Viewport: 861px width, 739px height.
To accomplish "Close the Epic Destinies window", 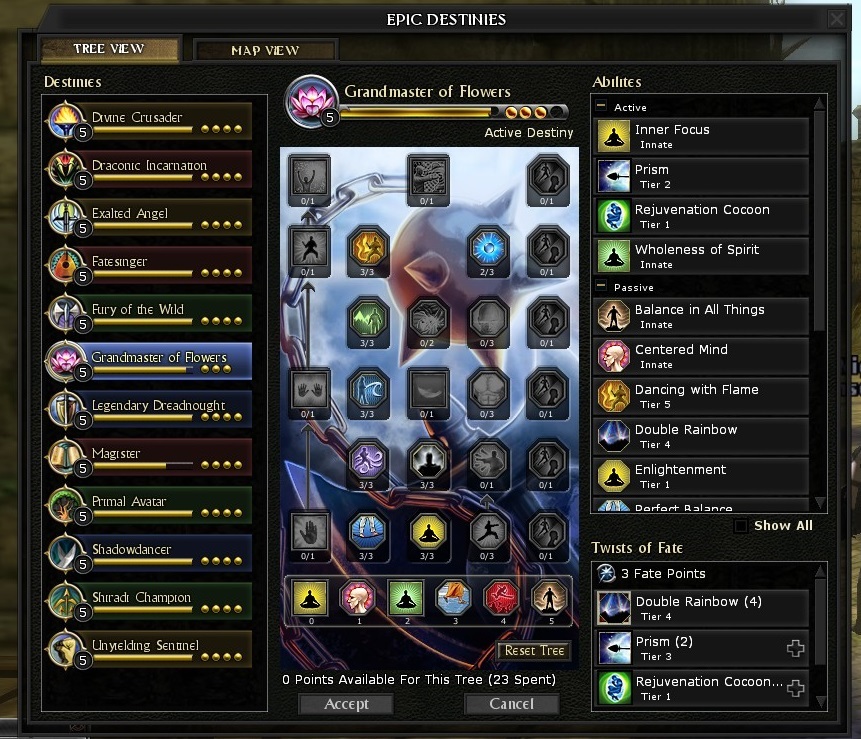I will point(836,19).
